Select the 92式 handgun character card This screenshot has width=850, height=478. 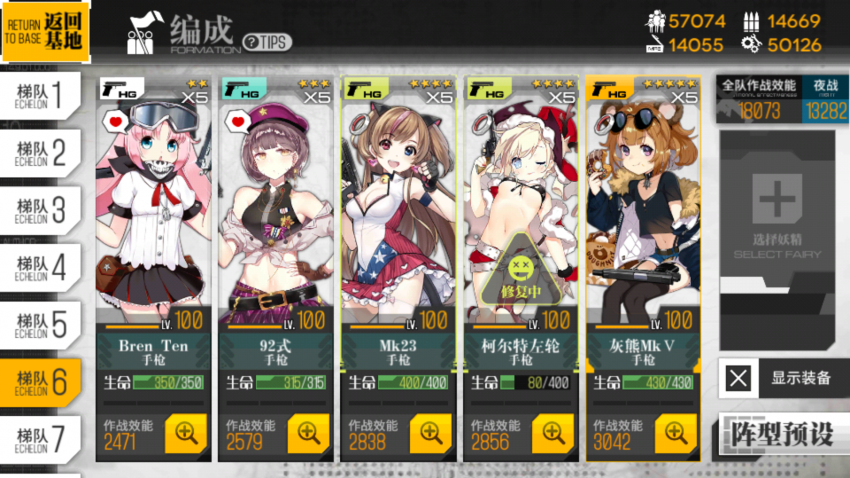275,220
